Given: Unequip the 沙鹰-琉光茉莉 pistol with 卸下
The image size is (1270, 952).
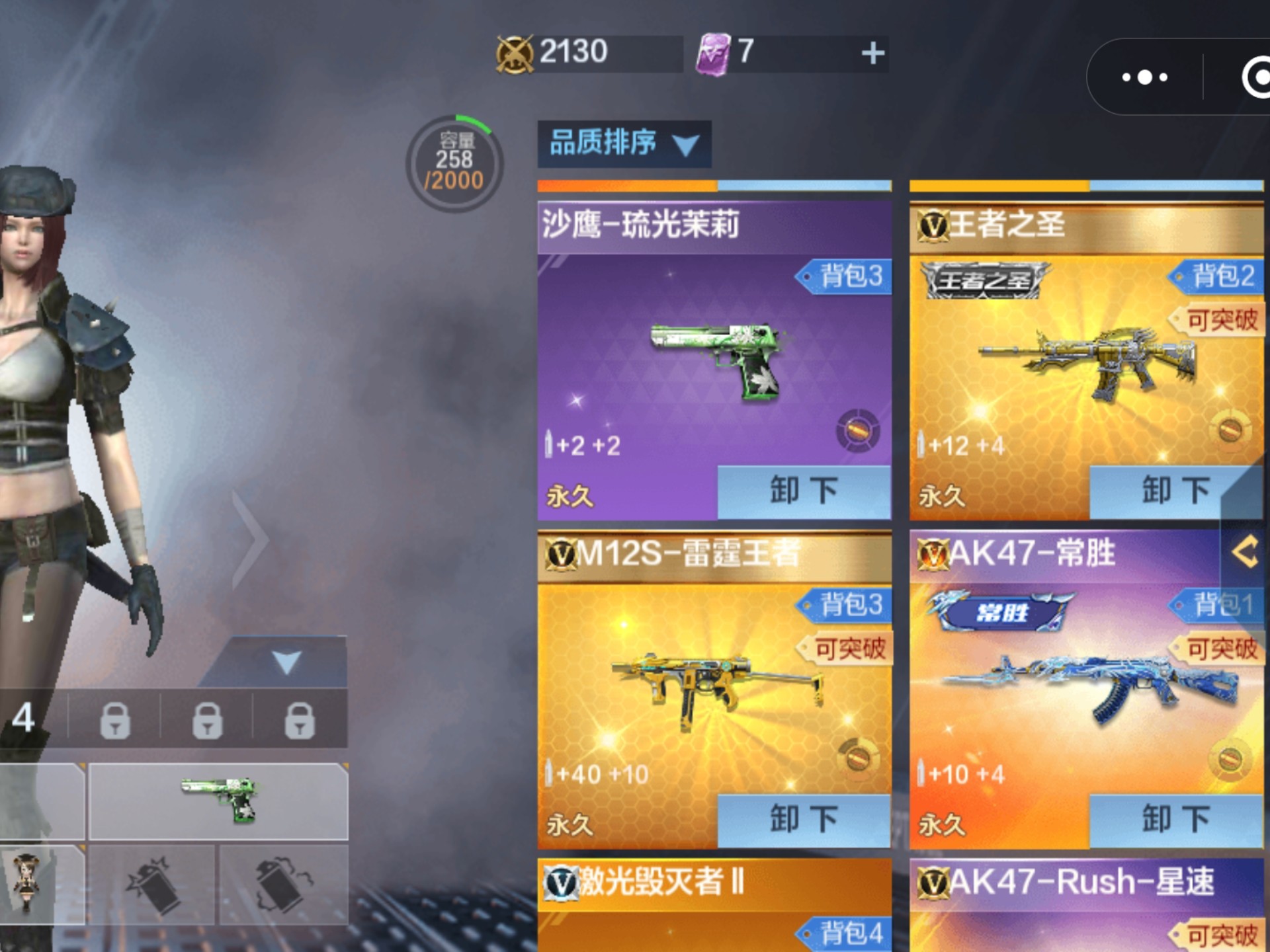Looking at the screenshot, I should (804, 491).
